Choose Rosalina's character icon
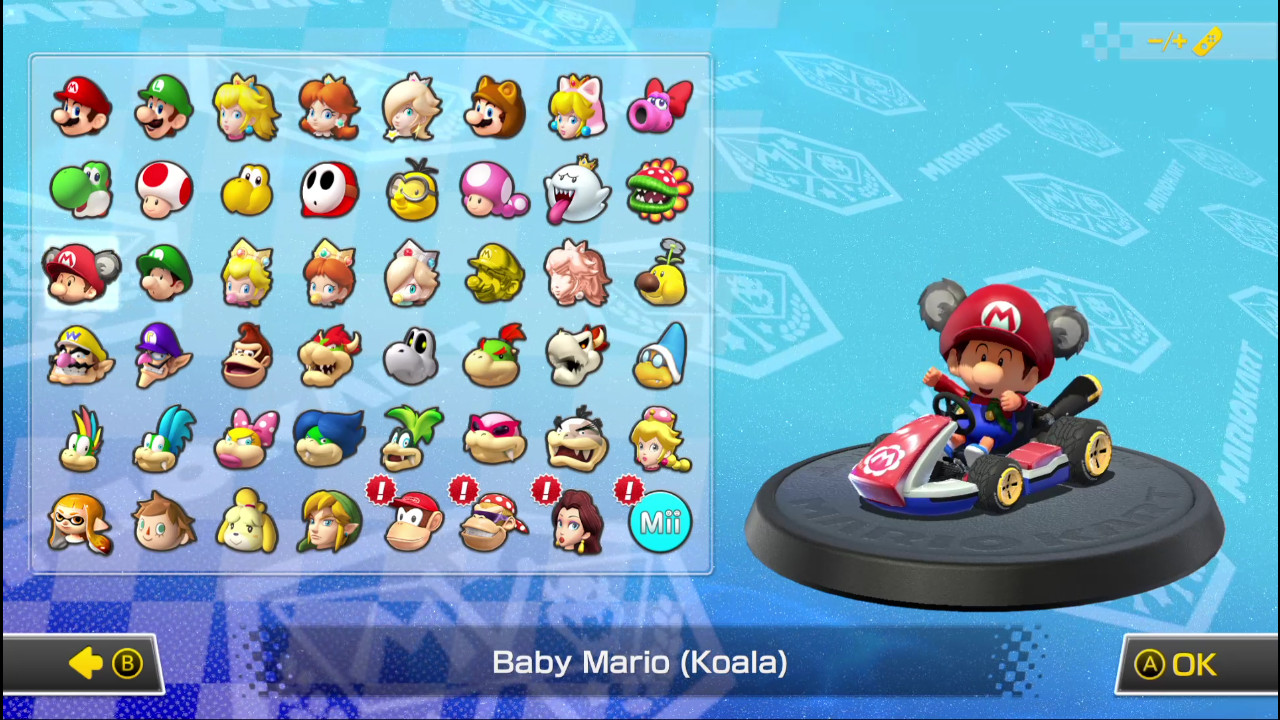Screen dimensions: 1280x720 tap(412, 105)
